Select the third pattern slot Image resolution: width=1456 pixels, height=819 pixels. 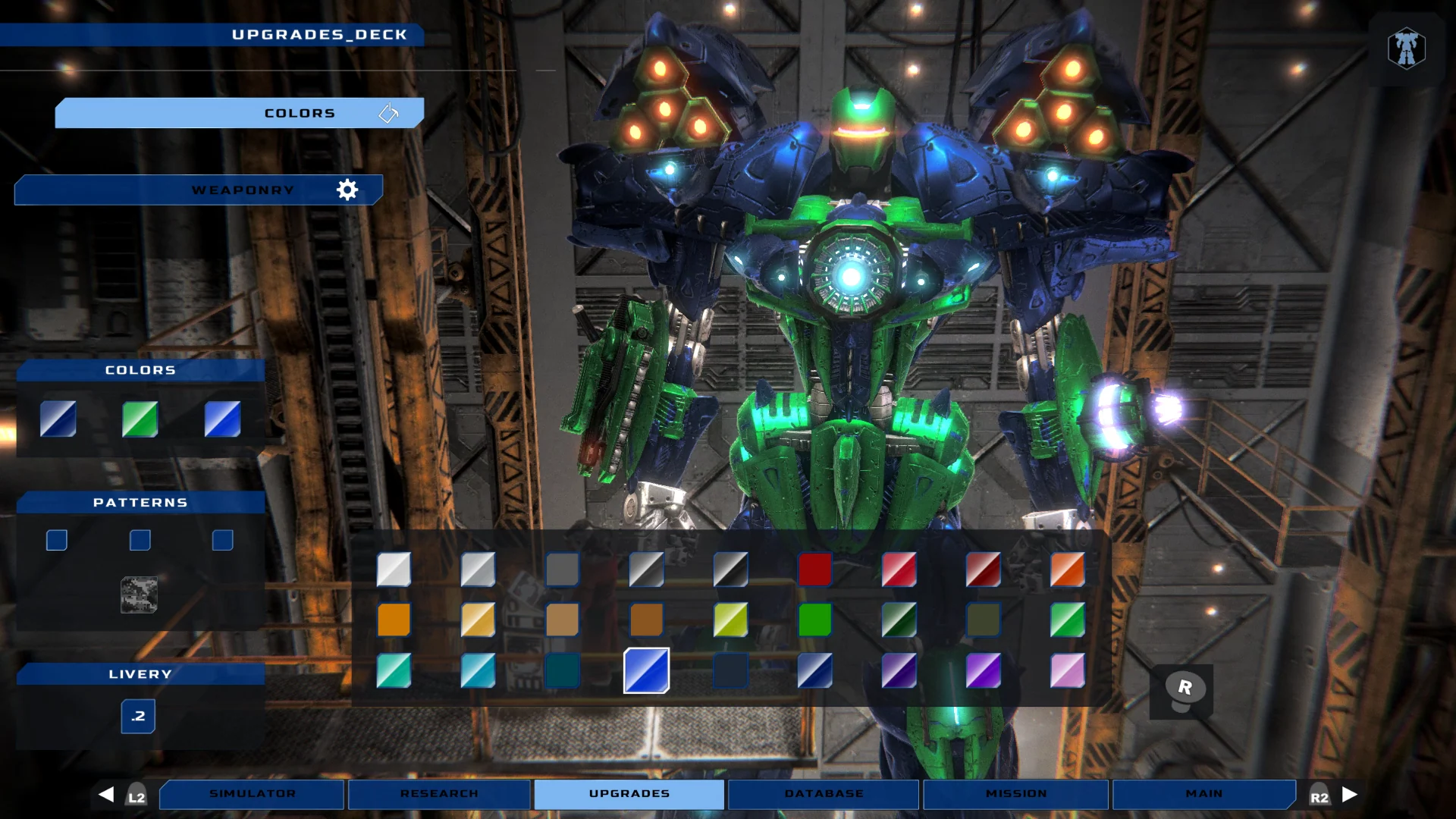[222, 540]
